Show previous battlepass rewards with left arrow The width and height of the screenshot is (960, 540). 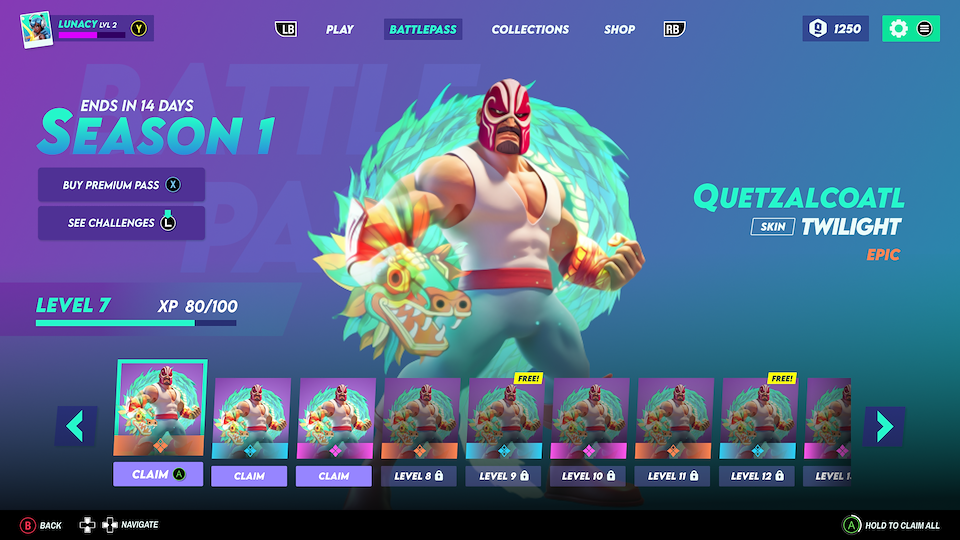click(x=76, y=425)
